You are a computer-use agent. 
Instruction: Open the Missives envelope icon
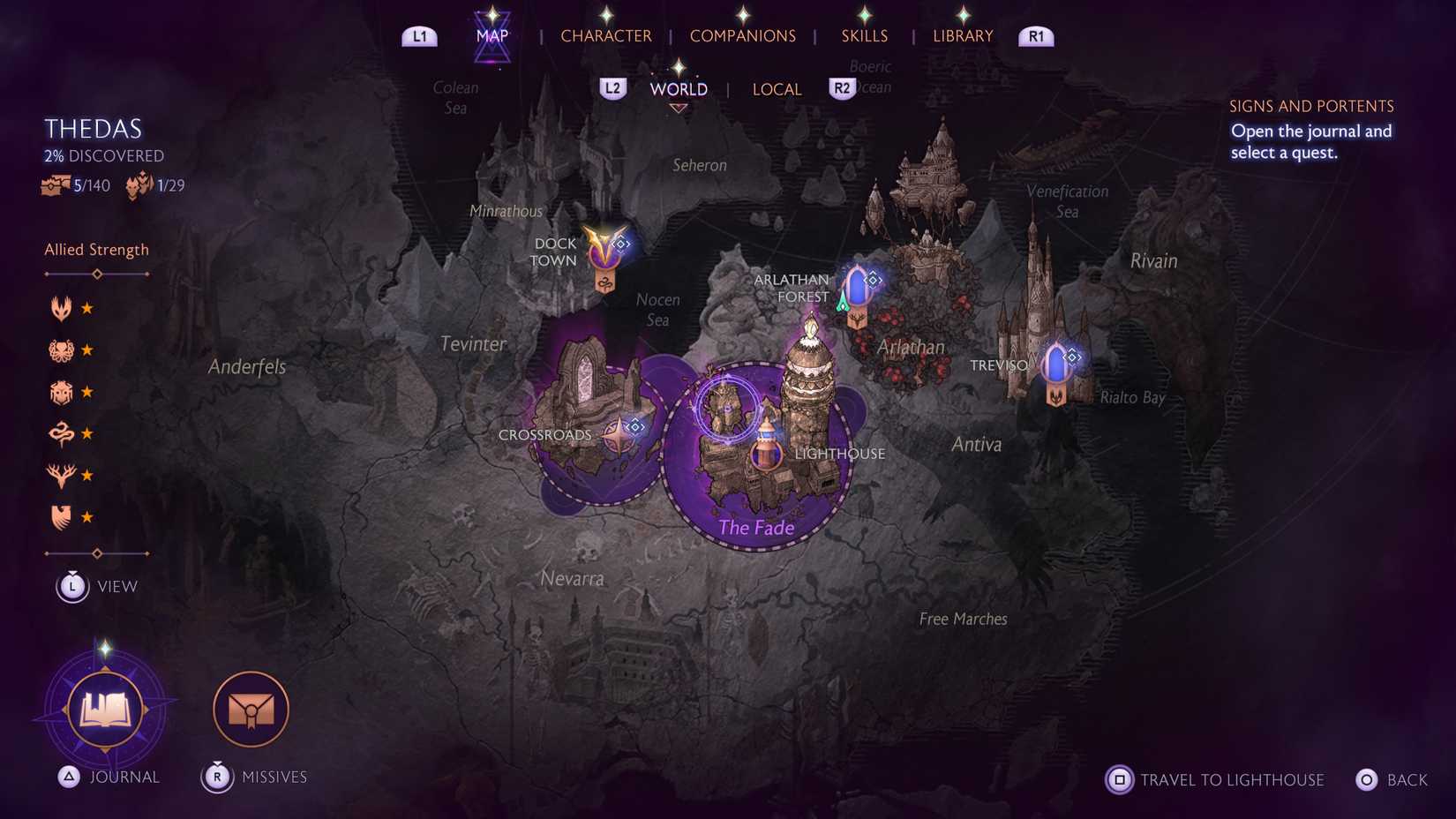[251, 708]
